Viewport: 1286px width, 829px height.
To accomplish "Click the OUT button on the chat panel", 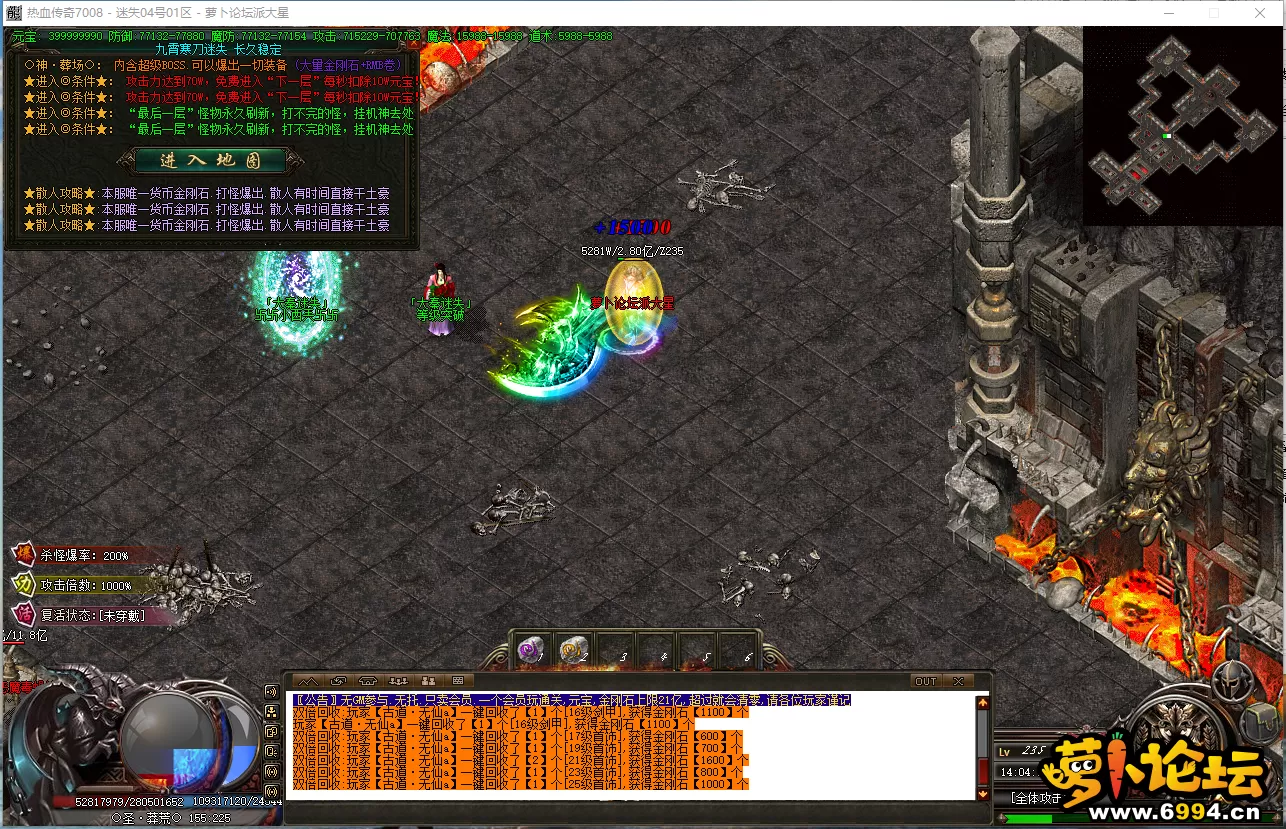I will pyautogui.click(x=926, y=681).
